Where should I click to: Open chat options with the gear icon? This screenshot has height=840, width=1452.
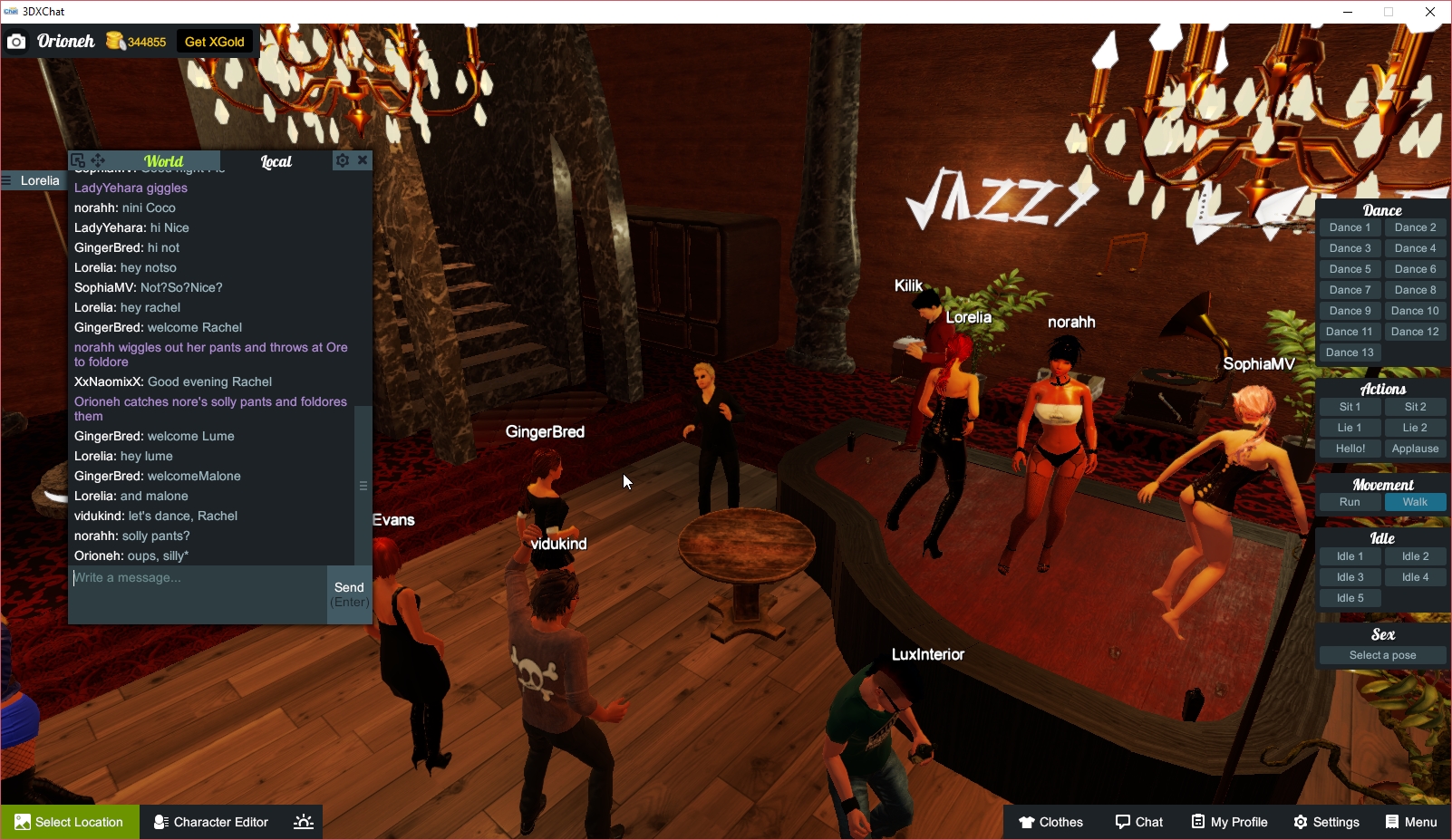point(343,160)
